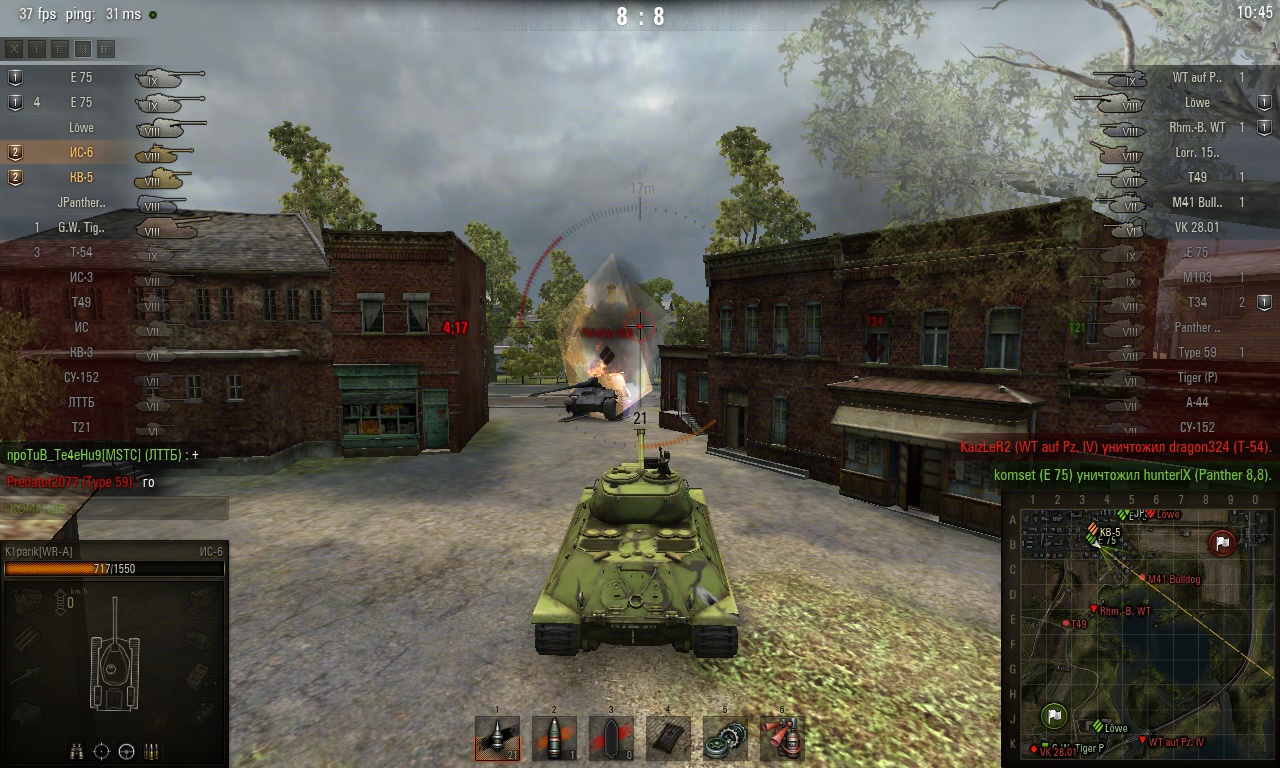Click the Rhm.-B. WT marker on the minimap
The height and width of the screenshot is (768, 1280).
click(1094, 609)
